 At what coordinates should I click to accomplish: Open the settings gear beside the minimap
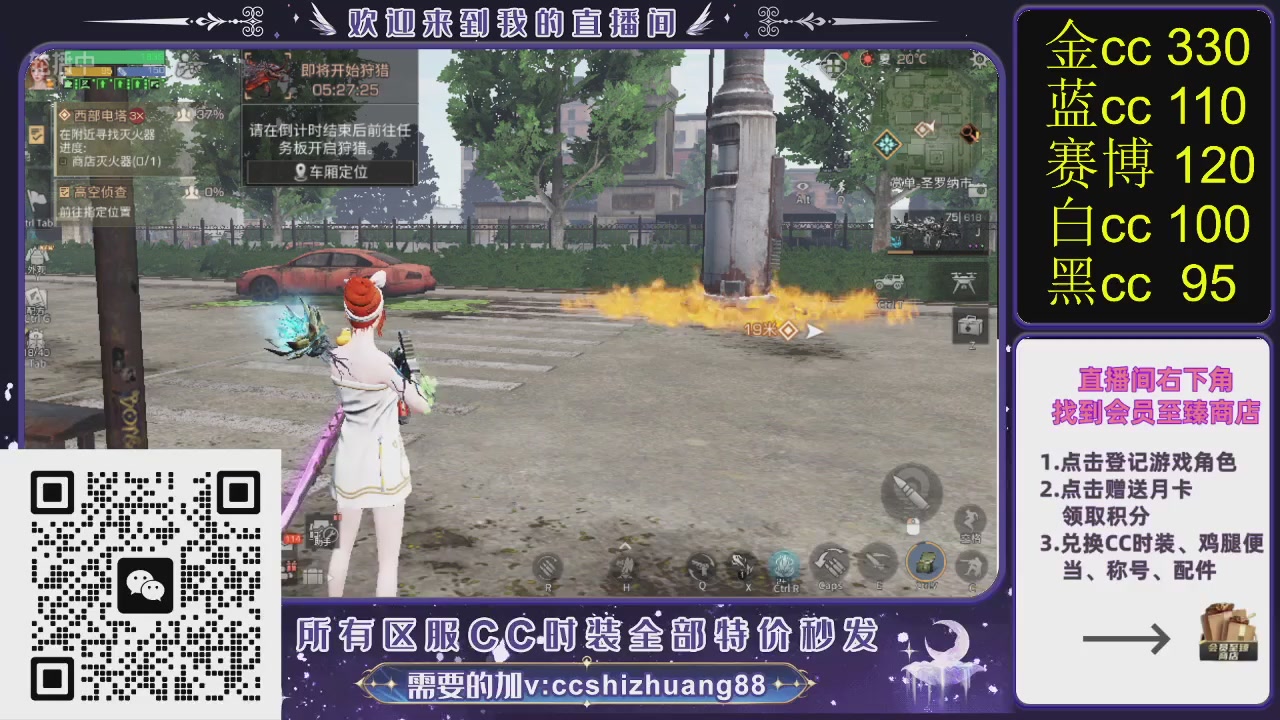click(x=978, y=59)
